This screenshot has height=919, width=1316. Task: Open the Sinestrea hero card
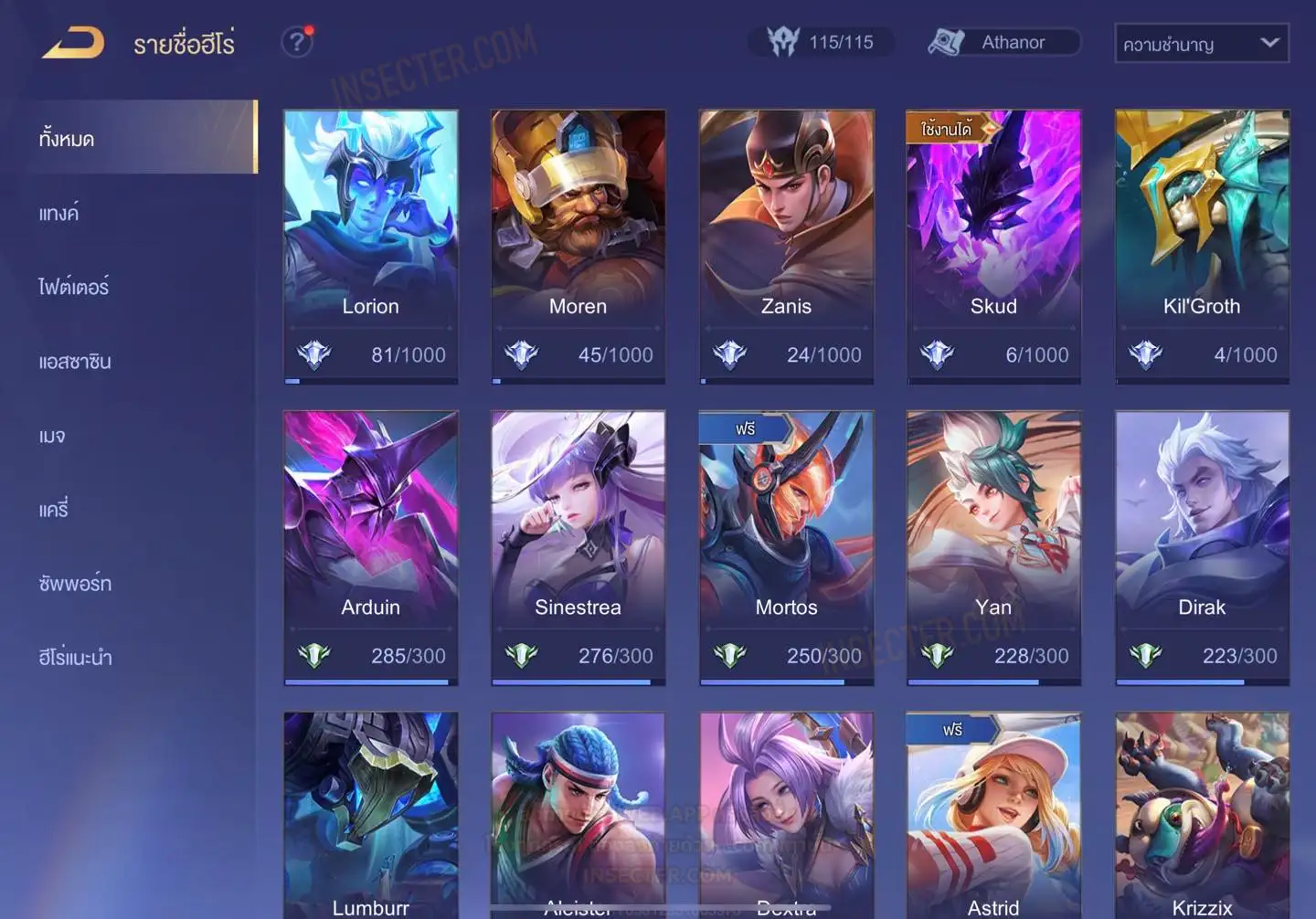click(578, 546)
